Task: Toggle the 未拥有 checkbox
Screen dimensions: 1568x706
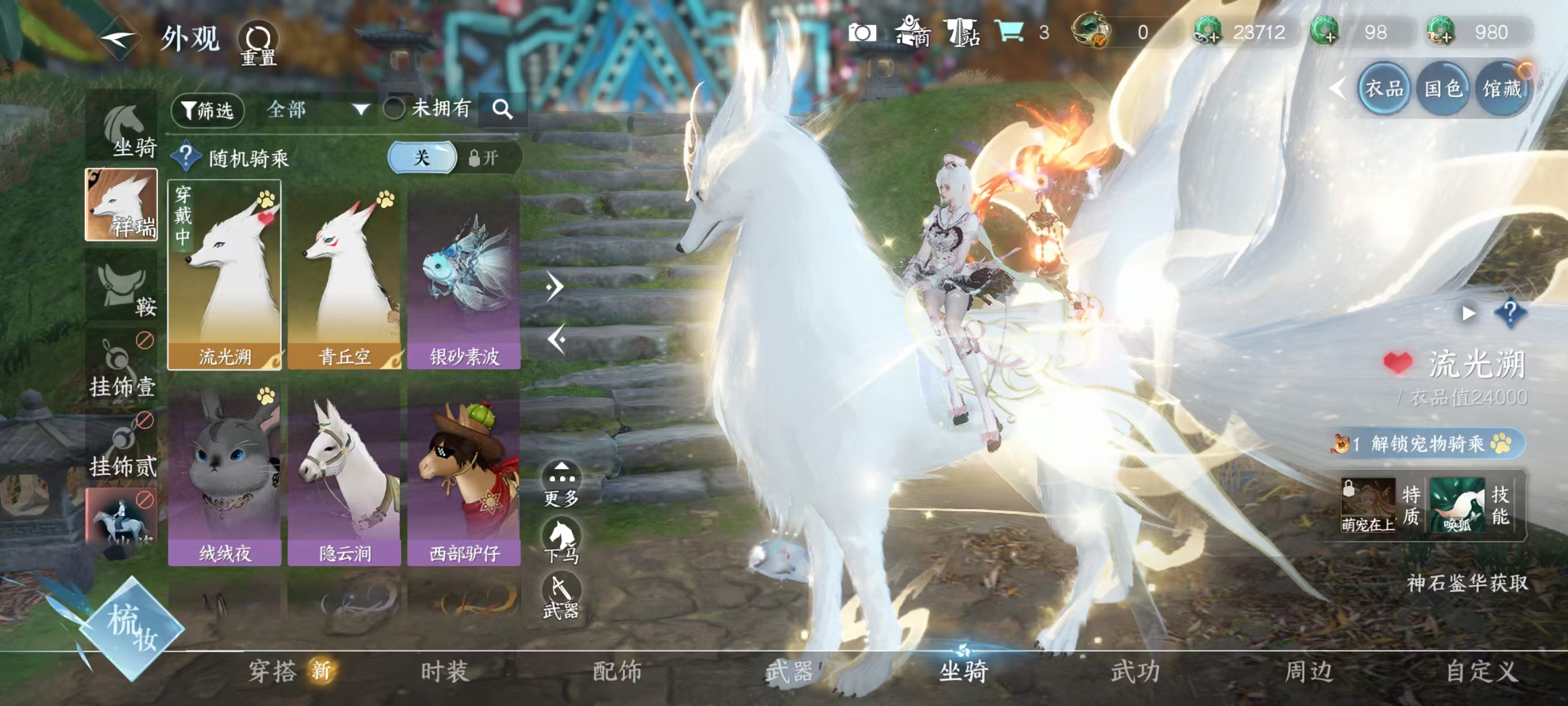Action: (394, 110)
